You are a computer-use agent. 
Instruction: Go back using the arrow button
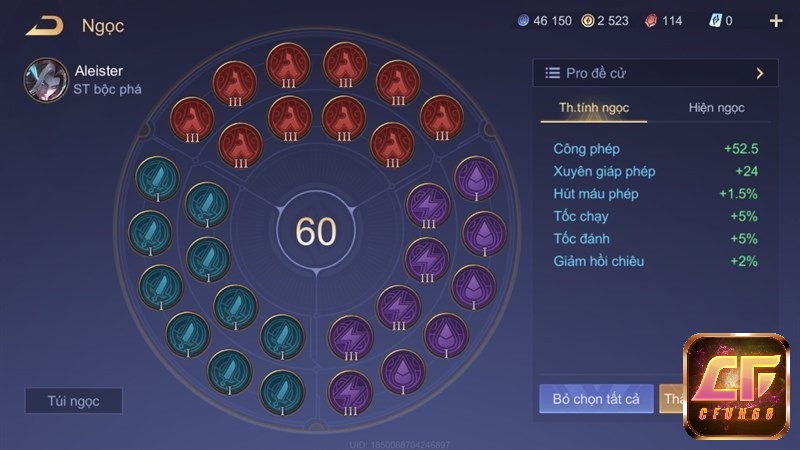[44, 26]
